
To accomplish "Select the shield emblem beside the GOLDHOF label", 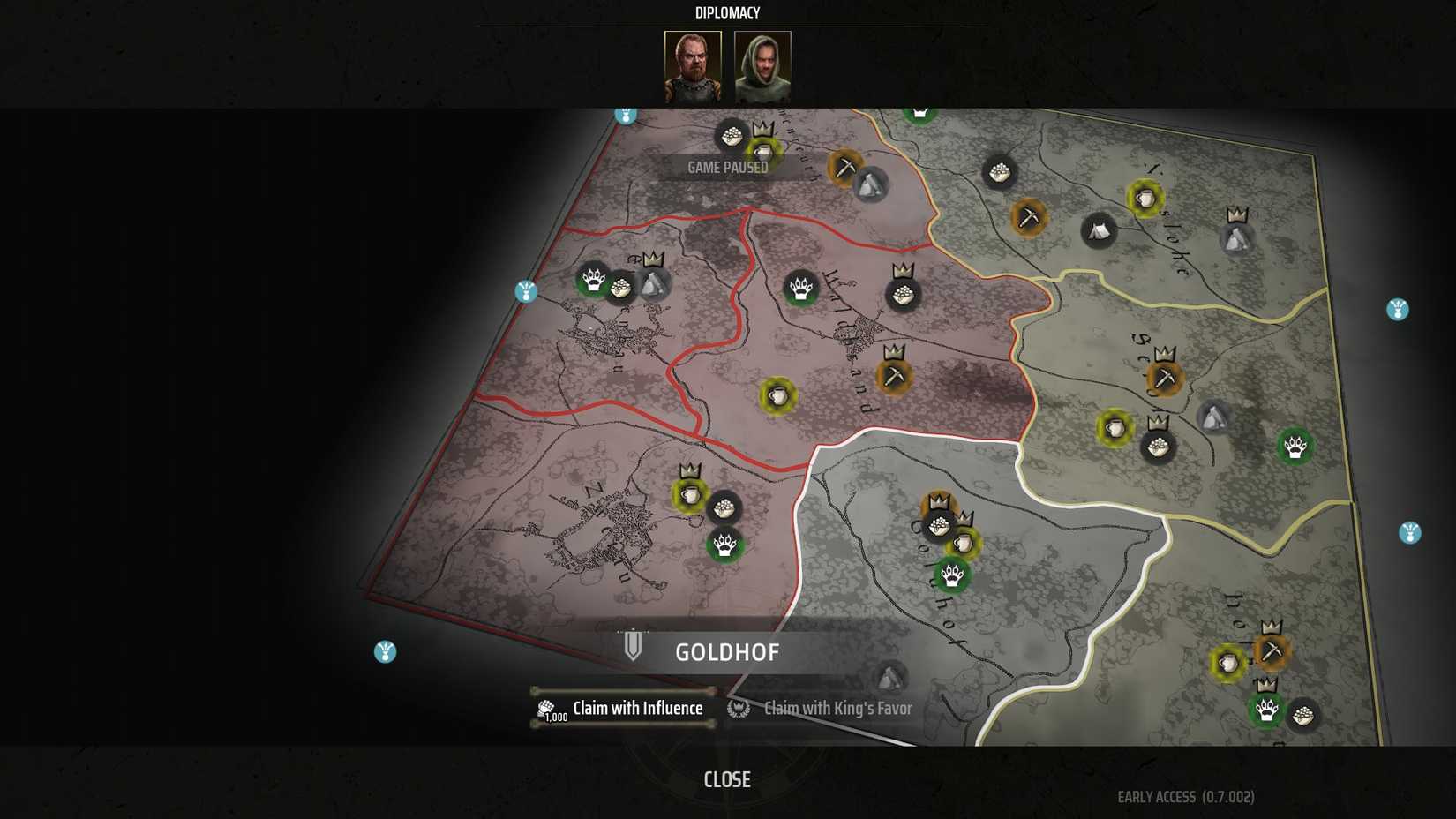I will tap(633, 645).
